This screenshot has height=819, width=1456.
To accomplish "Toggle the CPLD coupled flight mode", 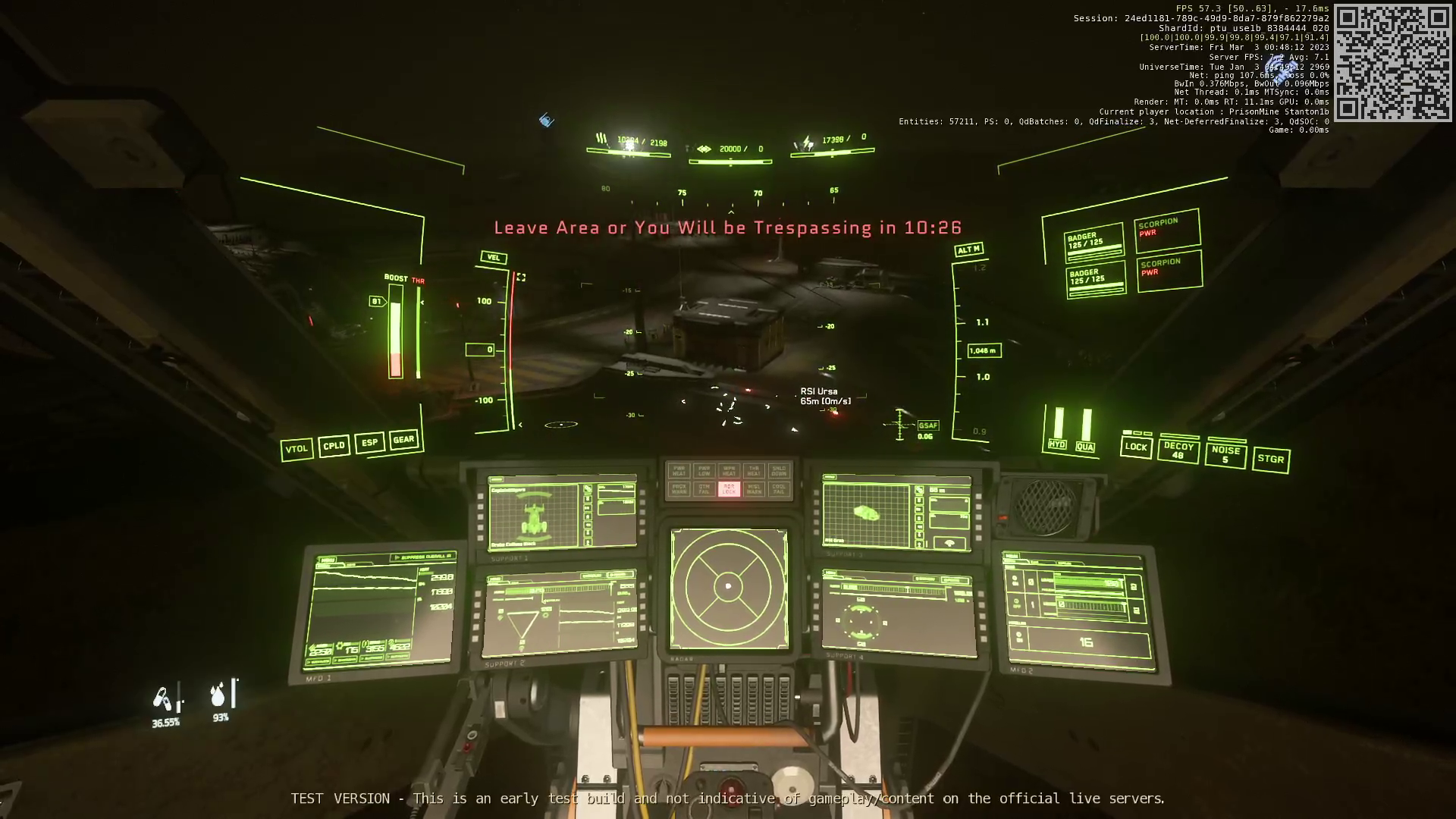I will [334, 446].
